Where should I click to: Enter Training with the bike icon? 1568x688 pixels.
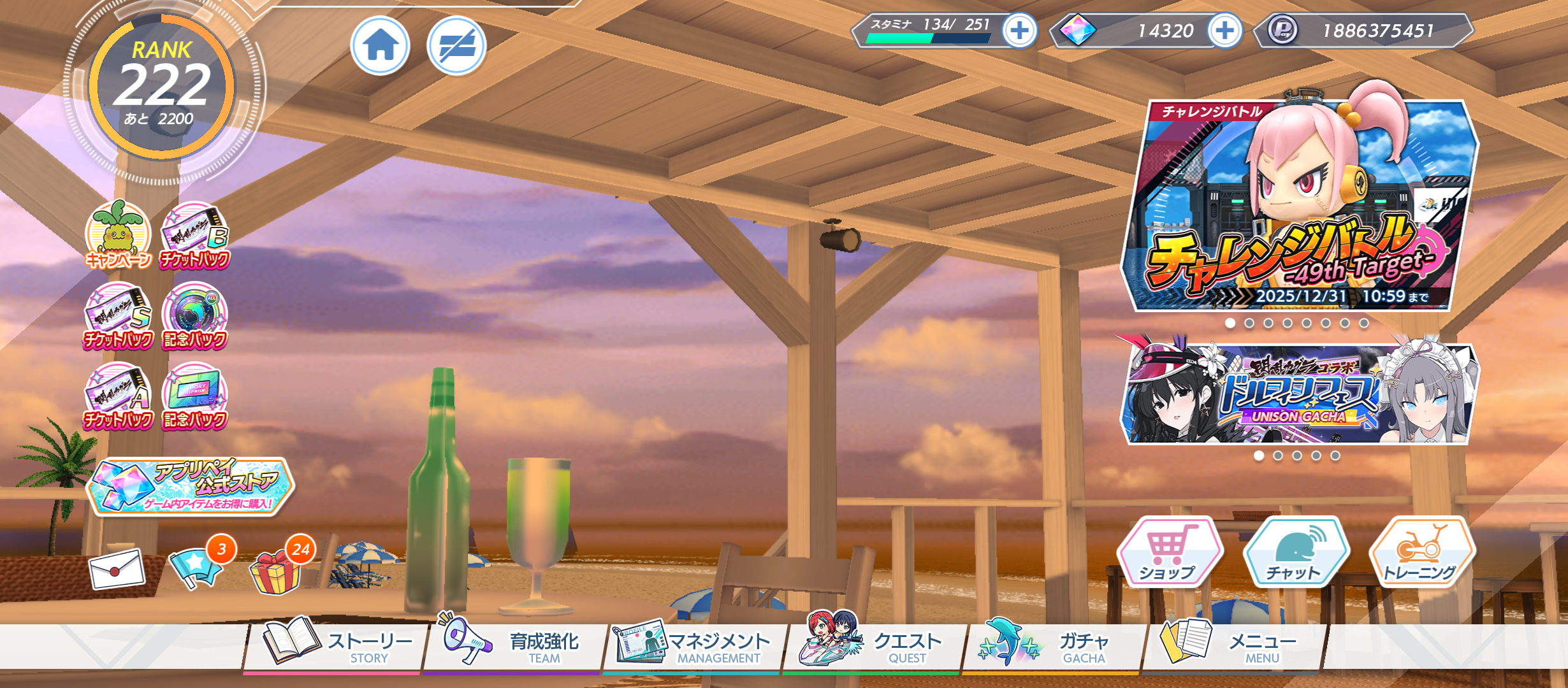coord(1421,552)
